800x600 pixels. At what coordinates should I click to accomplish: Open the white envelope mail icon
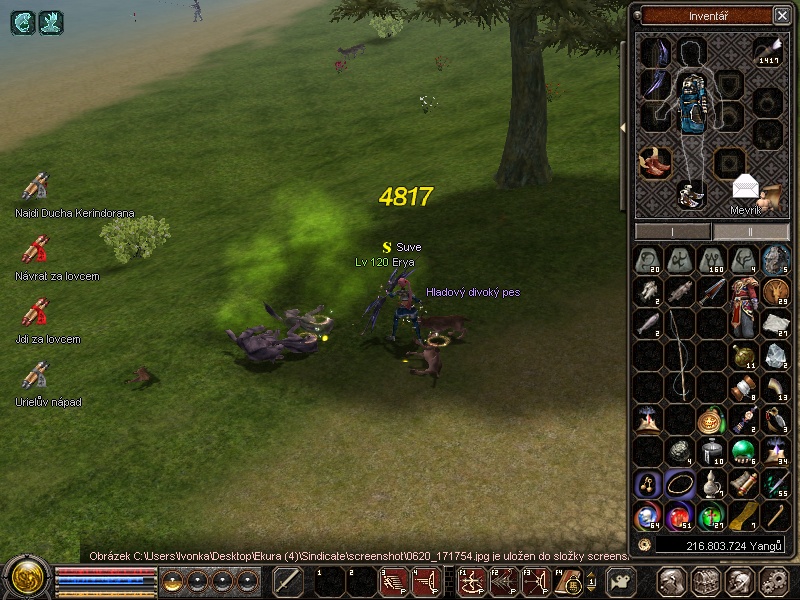[x=746, y=187]
